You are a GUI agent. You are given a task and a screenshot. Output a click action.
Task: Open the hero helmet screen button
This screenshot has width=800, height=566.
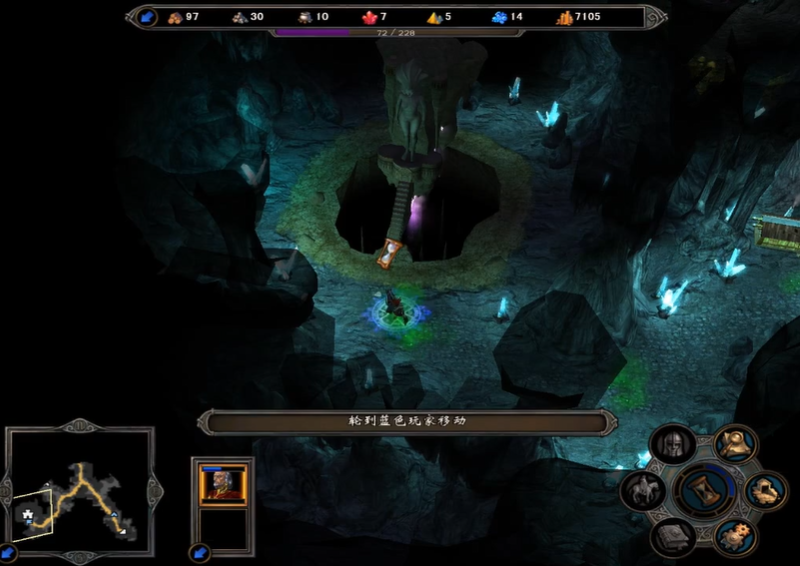click(x=670, y=445)
